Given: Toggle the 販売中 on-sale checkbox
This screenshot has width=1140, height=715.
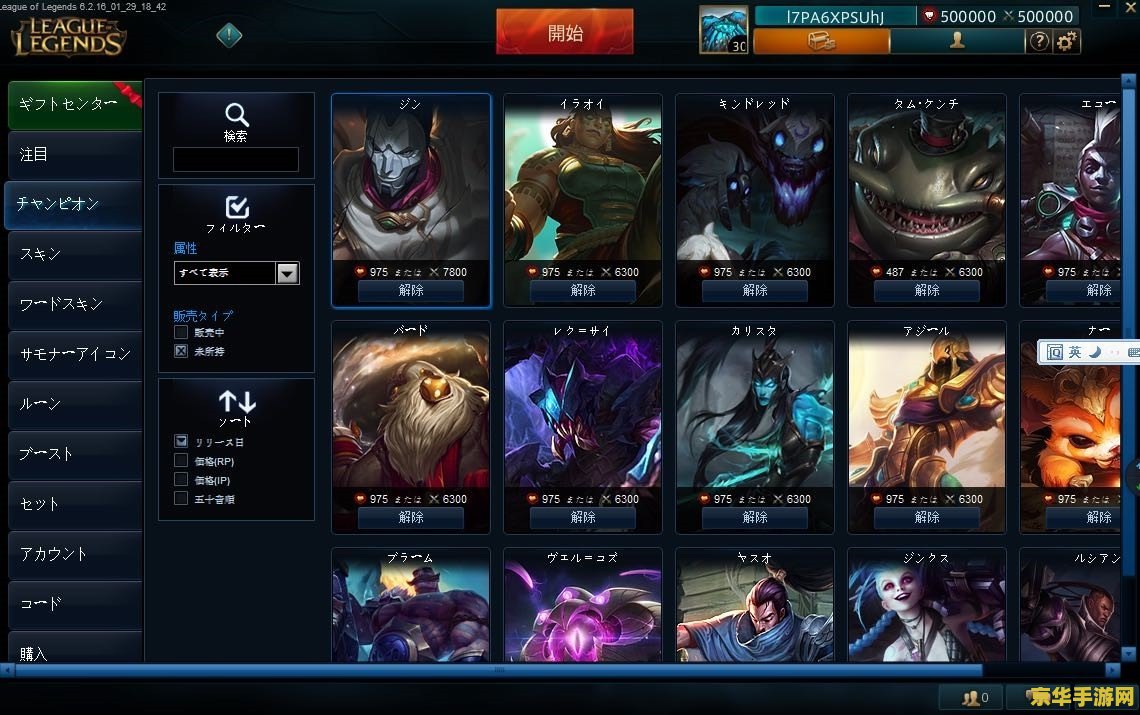Looking at the screenshot, I should [x=181, y=332].
